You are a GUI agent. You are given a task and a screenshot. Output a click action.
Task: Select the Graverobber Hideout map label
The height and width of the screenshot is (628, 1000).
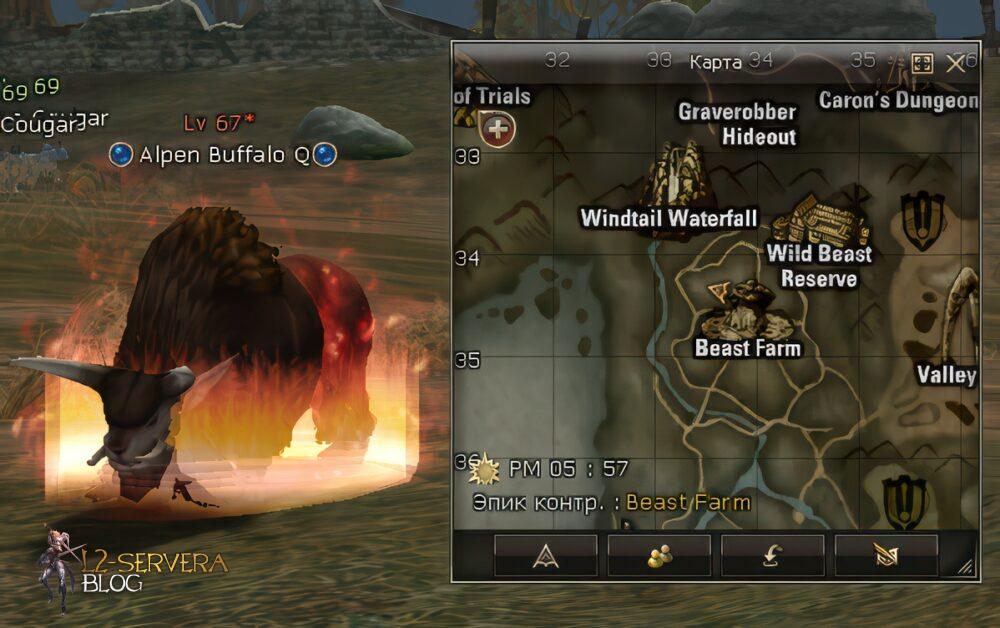[x=737, y=123]
